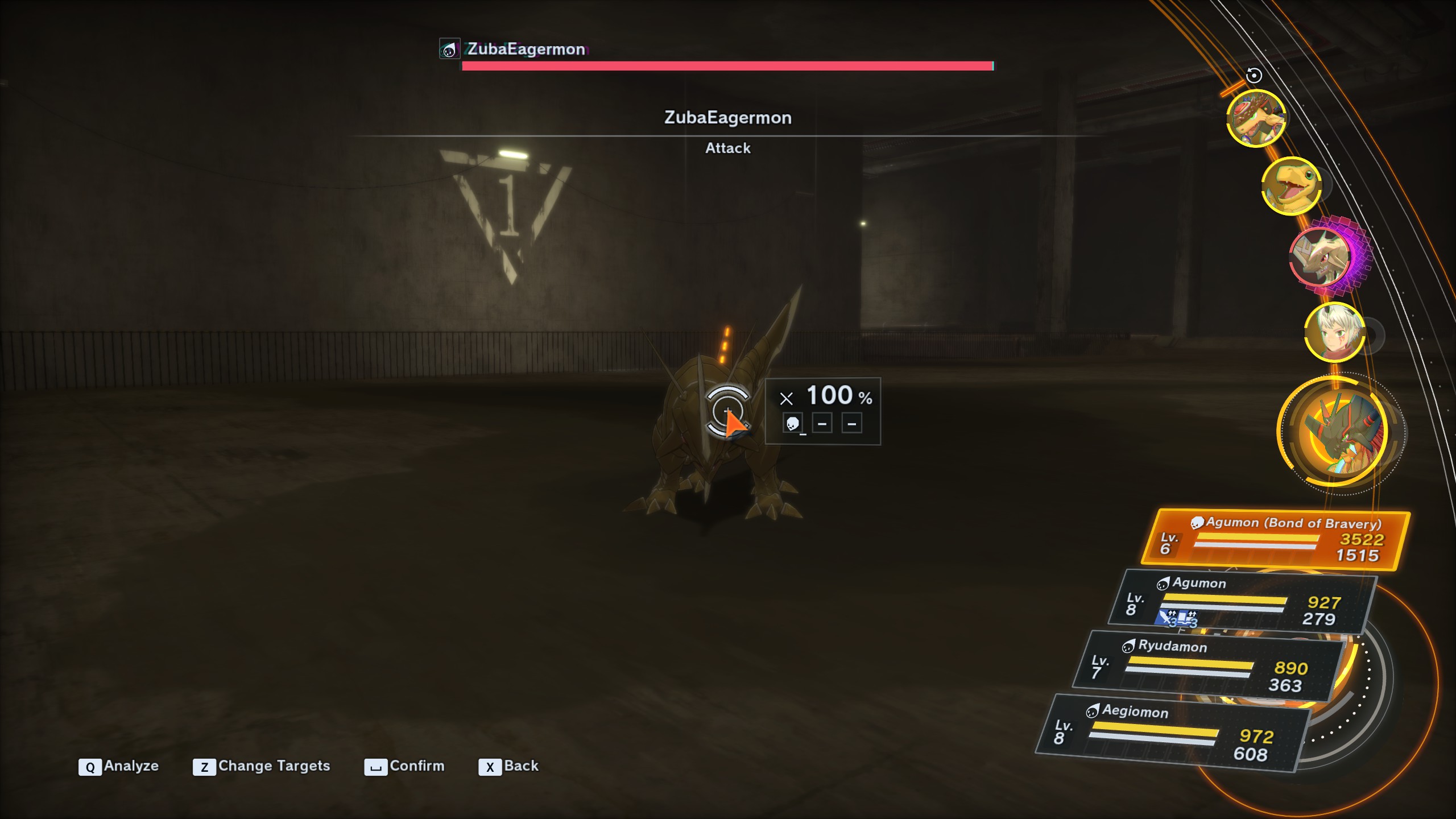Click the red-capped Digimon turn-order portrait

coord(1256,118)
